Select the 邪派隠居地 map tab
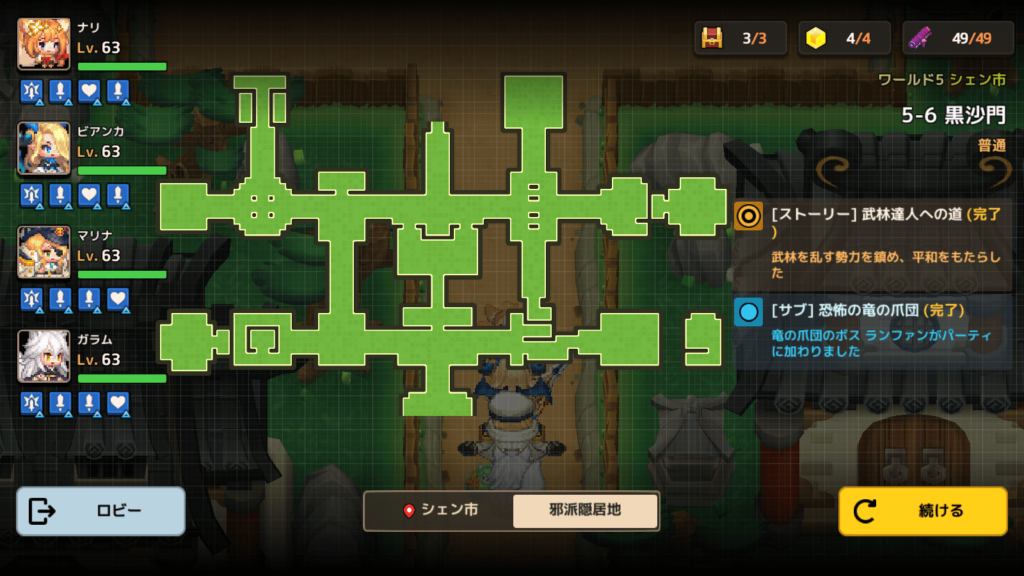1024x576 pixels. (x=585, y=510)
